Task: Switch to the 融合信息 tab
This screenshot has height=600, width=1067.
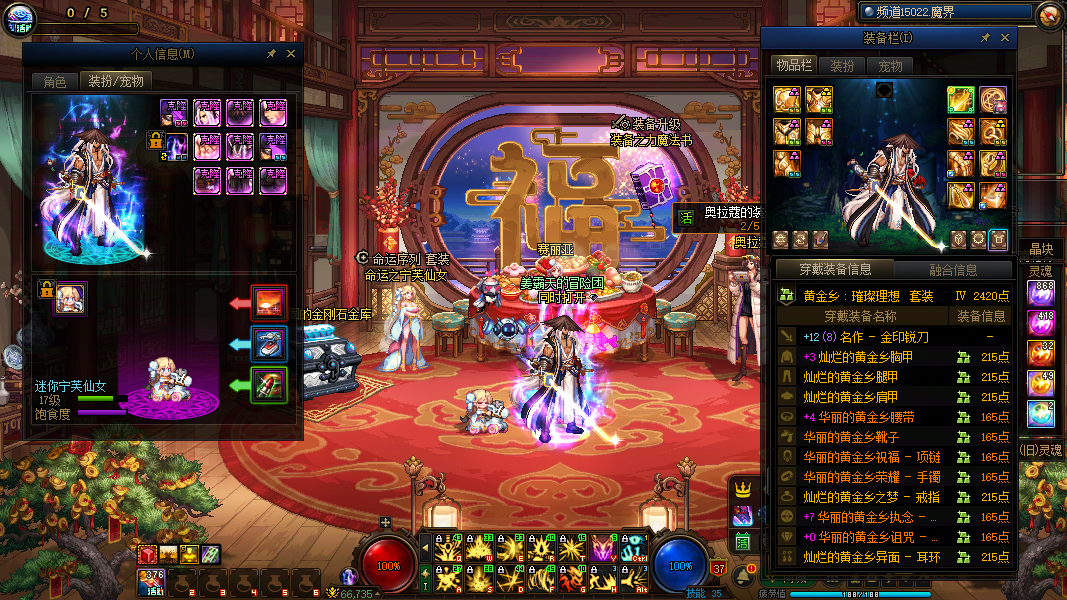Action: (952, 269)
